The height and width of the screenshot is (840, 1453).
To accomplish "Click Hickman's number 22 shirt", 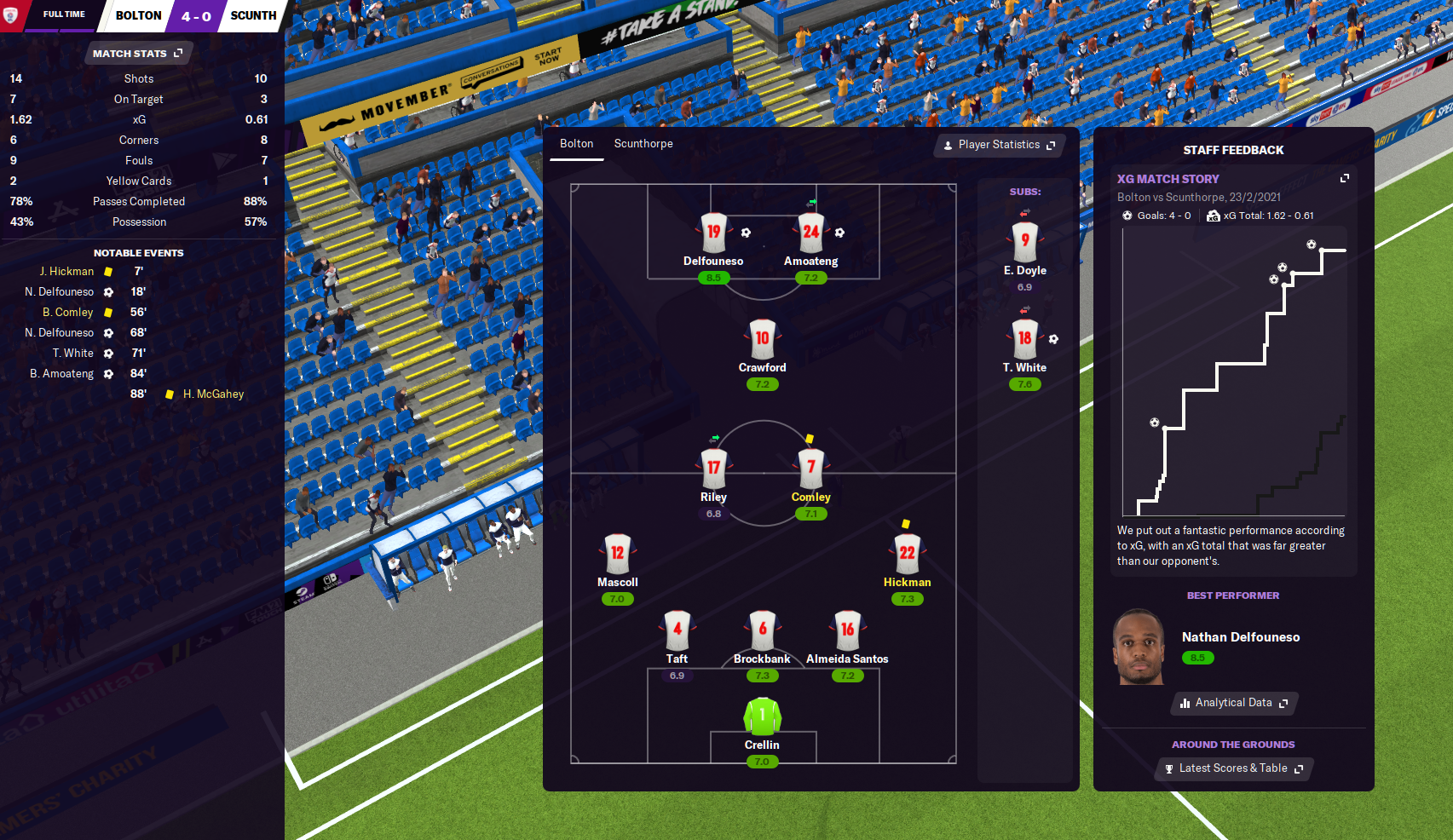I will (907, 553).
